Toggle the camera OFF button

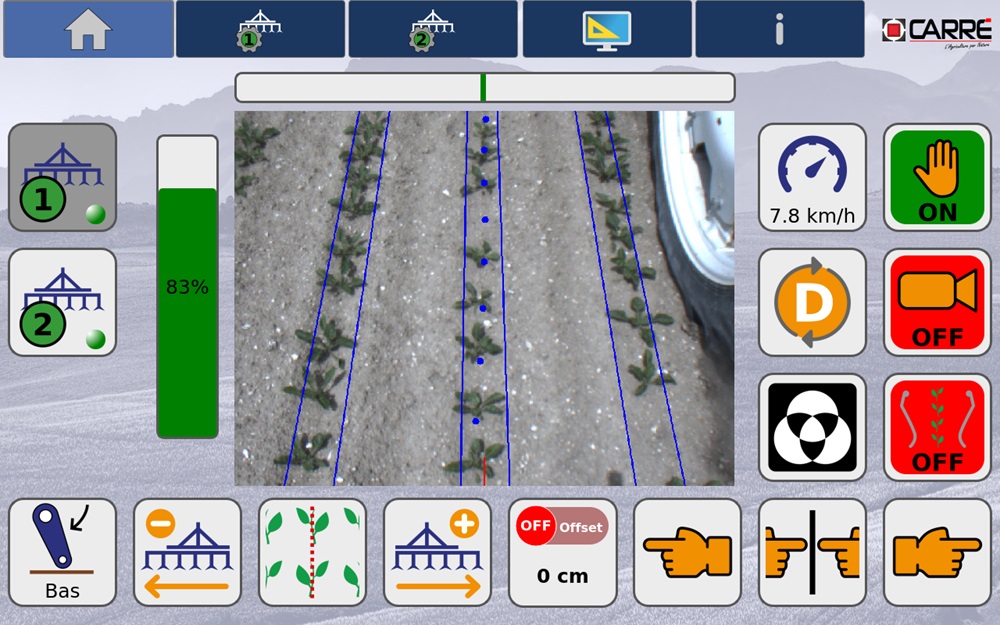coord(936,302)
